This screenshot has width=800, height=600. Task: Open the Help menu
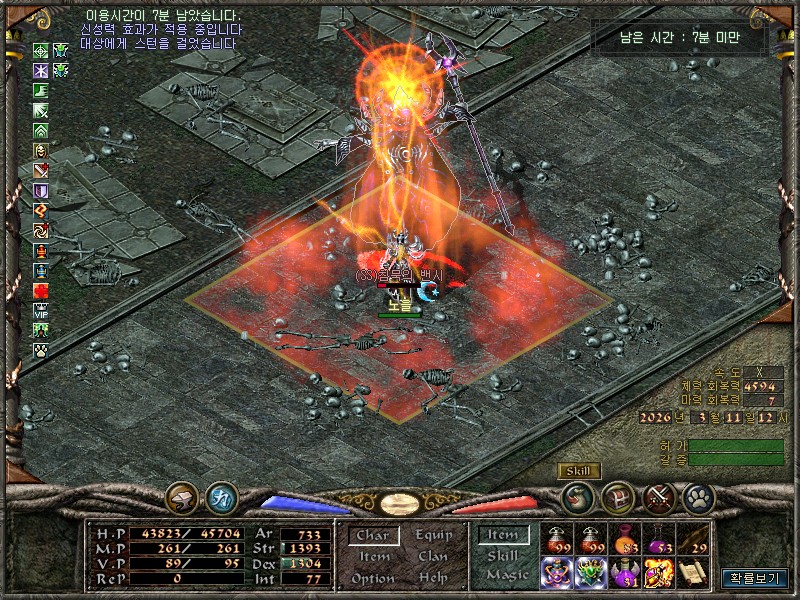point(433,578)
